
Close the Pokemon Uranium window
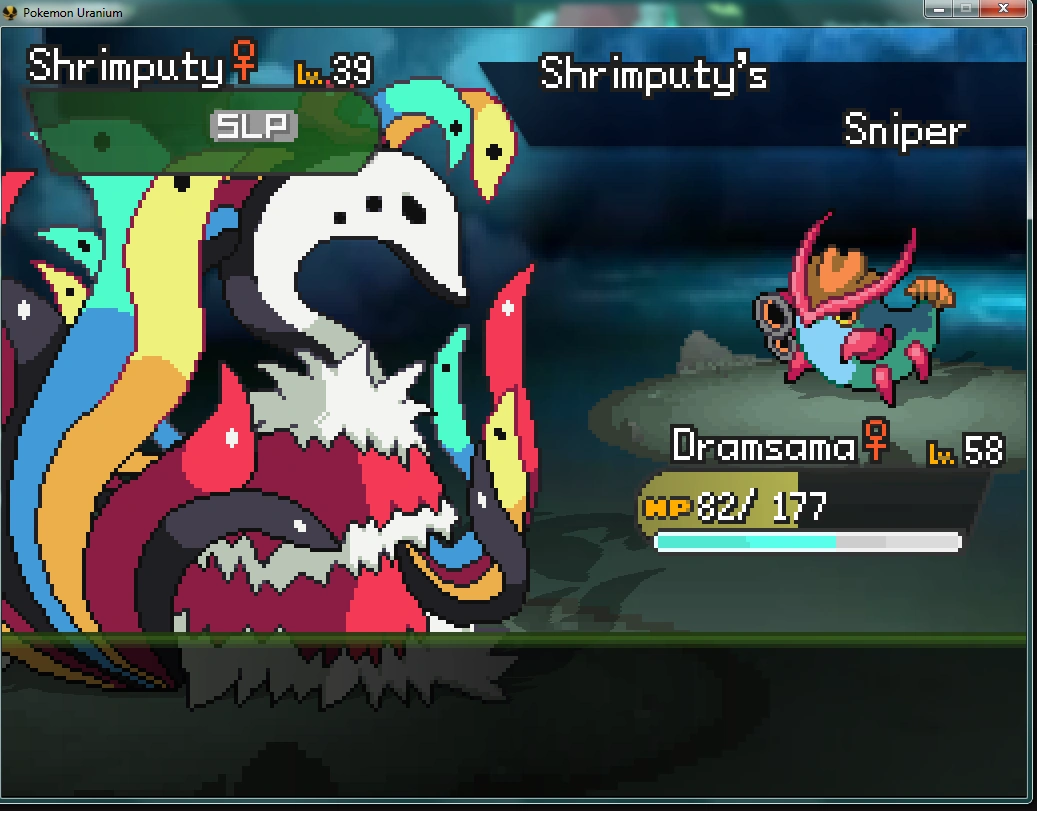pyautogui.click(x=1004, y=9)
